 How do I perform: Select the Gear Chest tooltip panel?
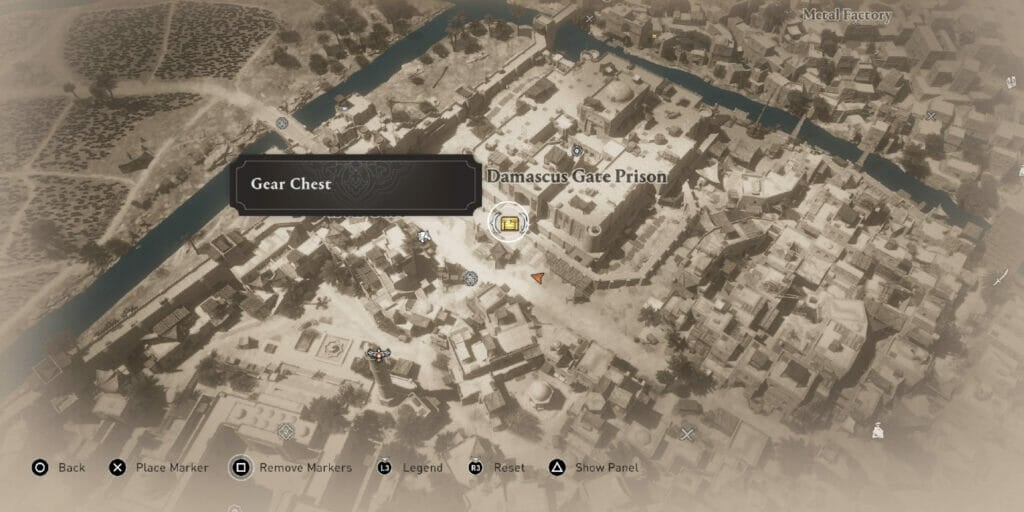click(354, 184)
